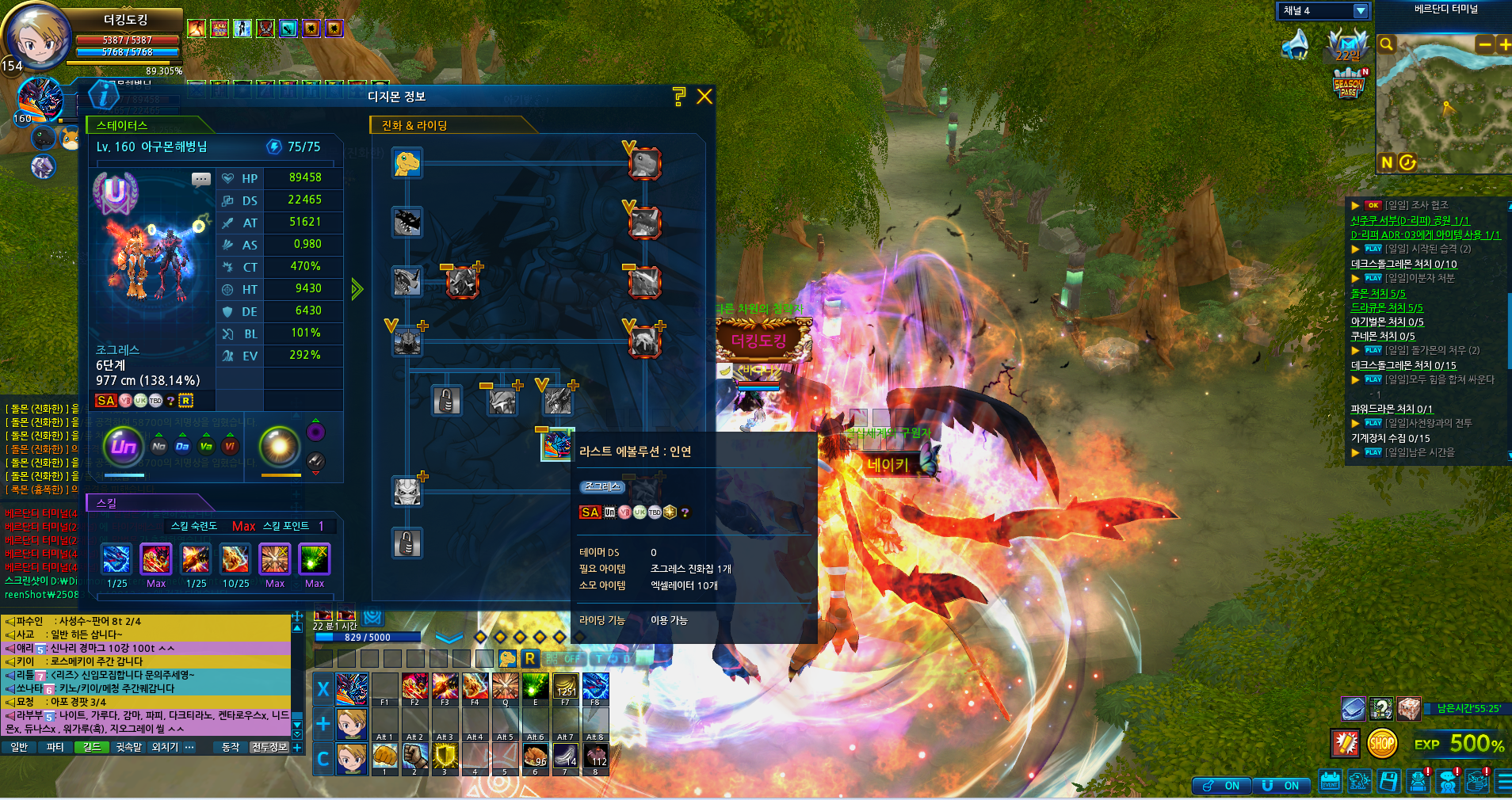1512x800 pixels.
Task: Switch chat to the 길드 tab
Action: [92, 747]
